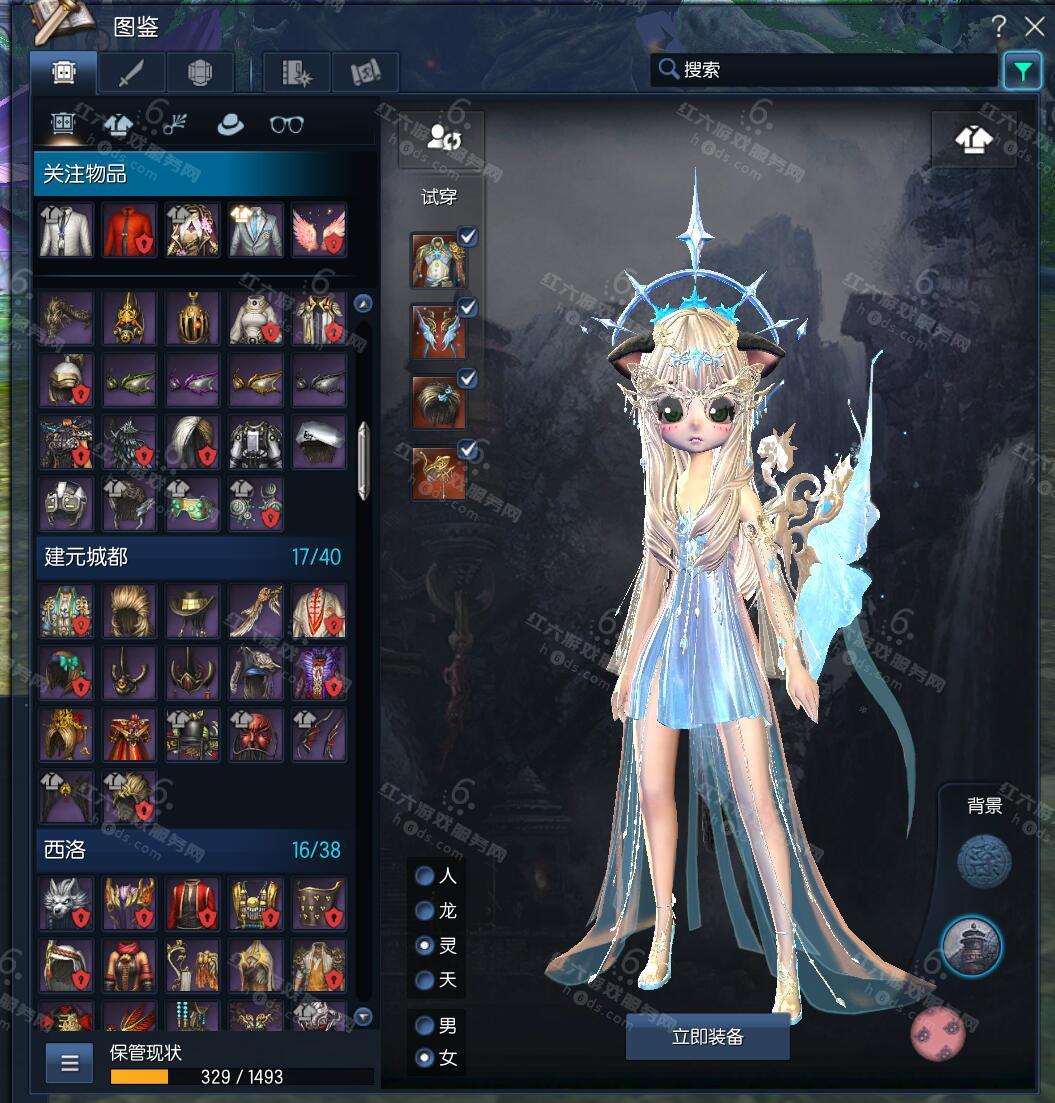Toggle the green filter button

click(1022, 71)
